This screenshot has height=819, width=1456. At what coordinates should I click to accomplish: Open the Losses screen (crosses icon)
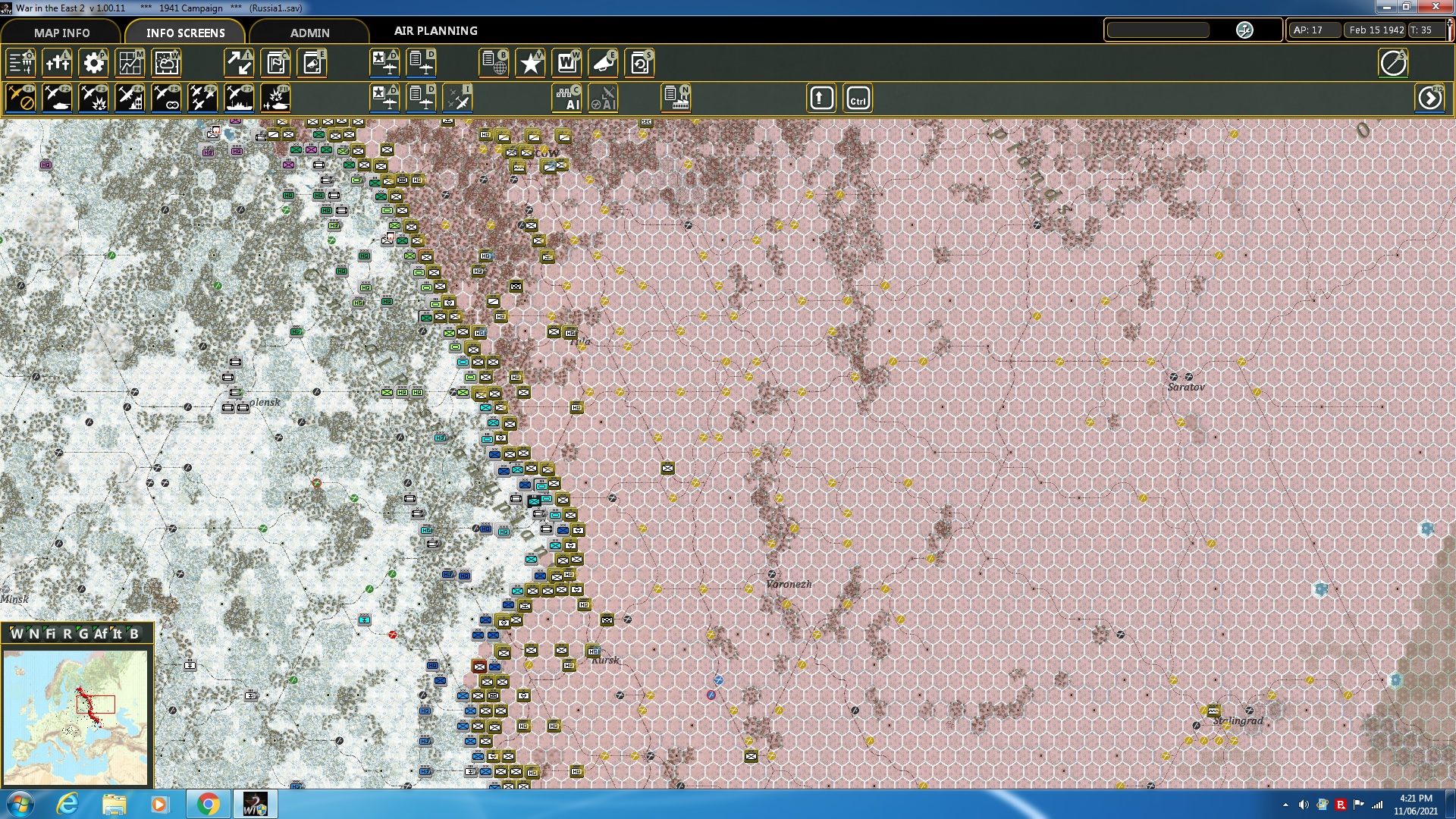click(58, 63)
